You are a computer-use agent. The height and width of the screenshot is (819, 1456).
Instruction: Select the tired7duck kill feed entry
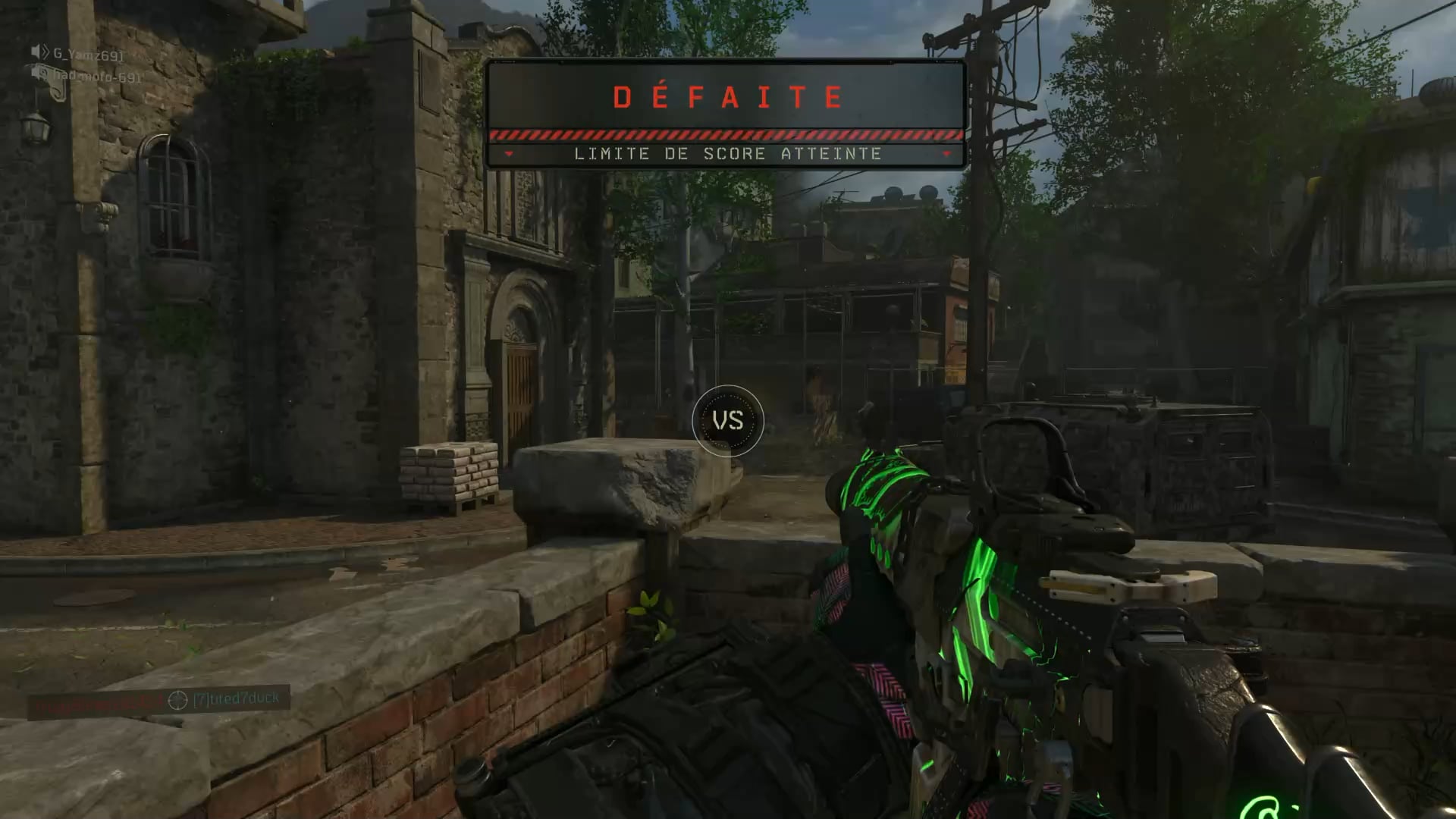236,698
